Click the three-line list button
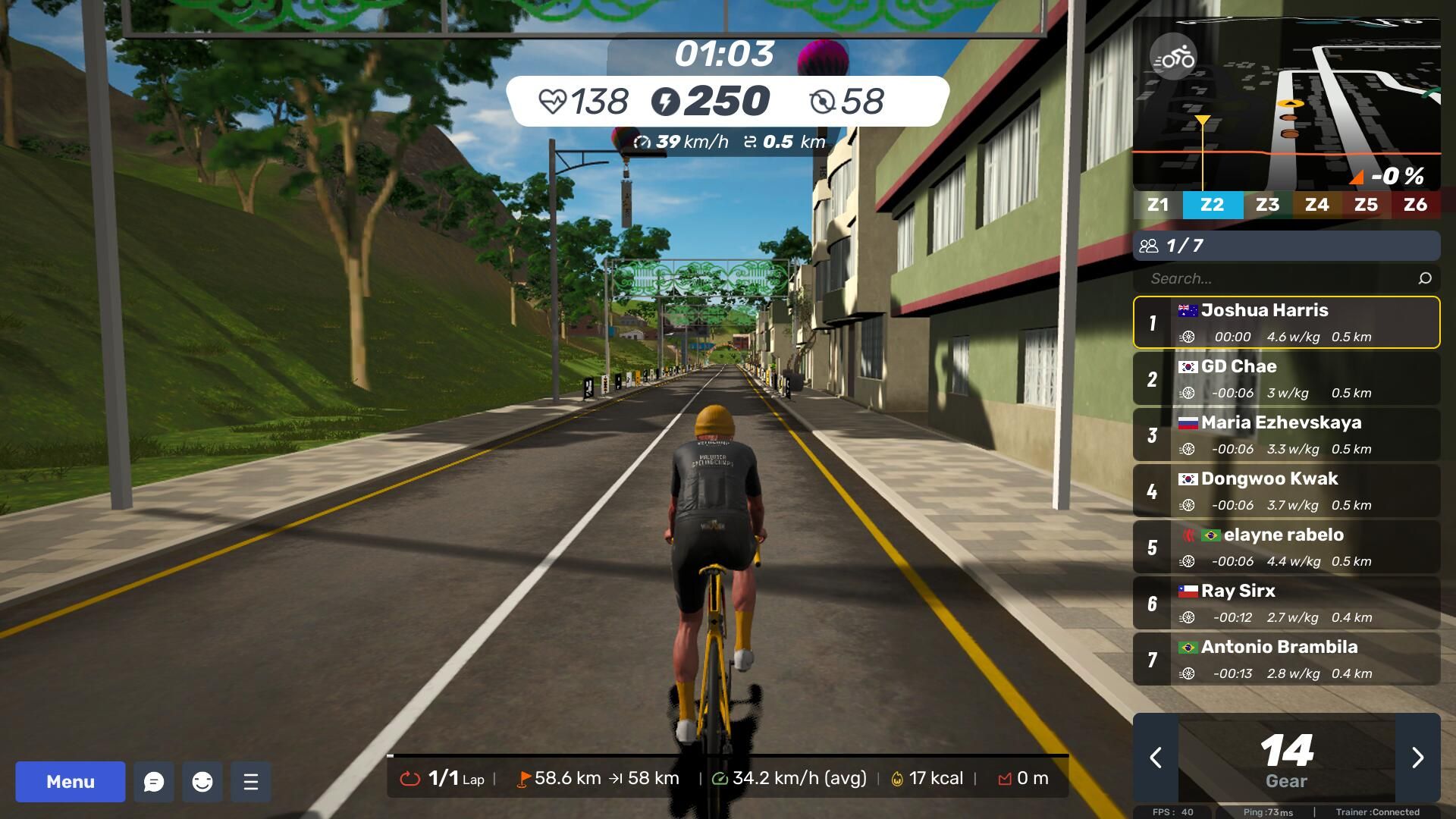 pos(251,782)
